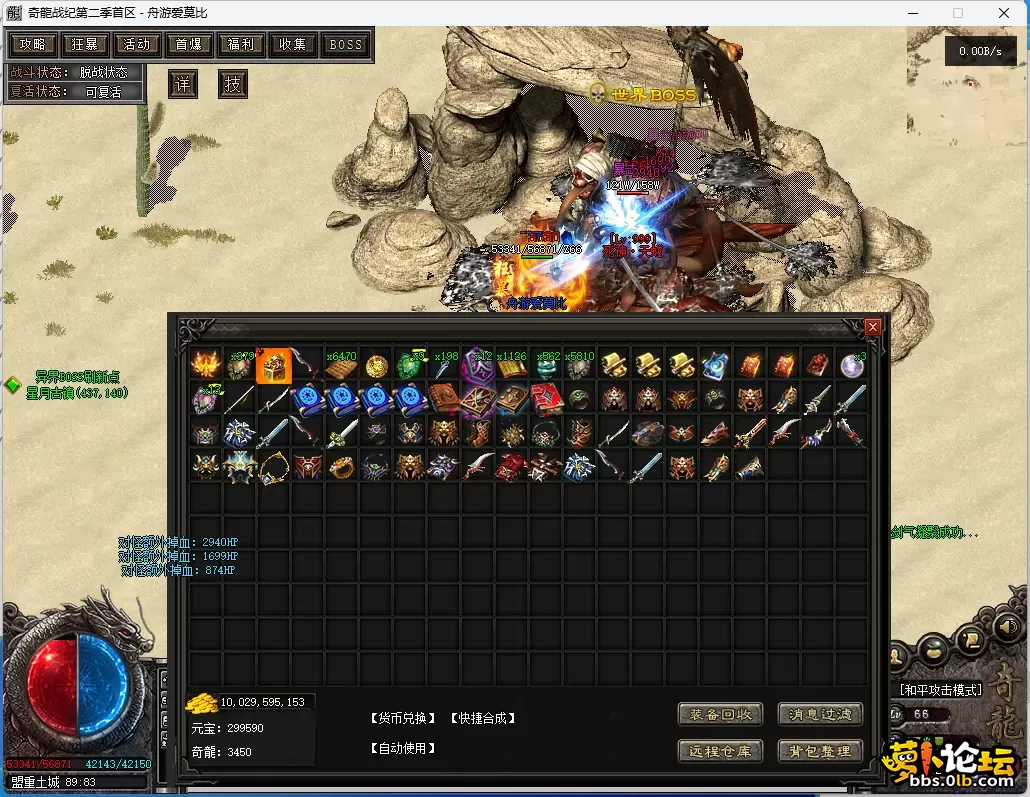
Task: Open the 攻略 guide menu
Action: [x=33, y=45]
